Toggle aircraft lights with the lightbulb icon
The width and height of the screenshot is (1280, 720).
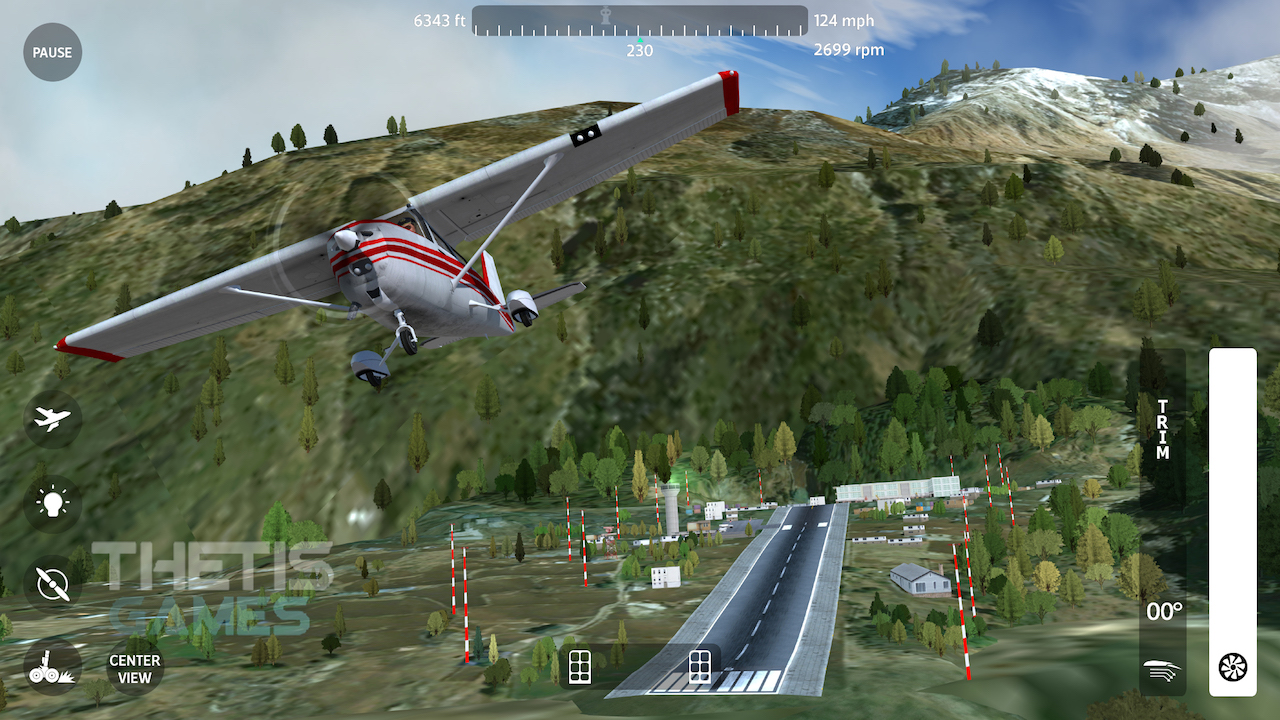51,502
